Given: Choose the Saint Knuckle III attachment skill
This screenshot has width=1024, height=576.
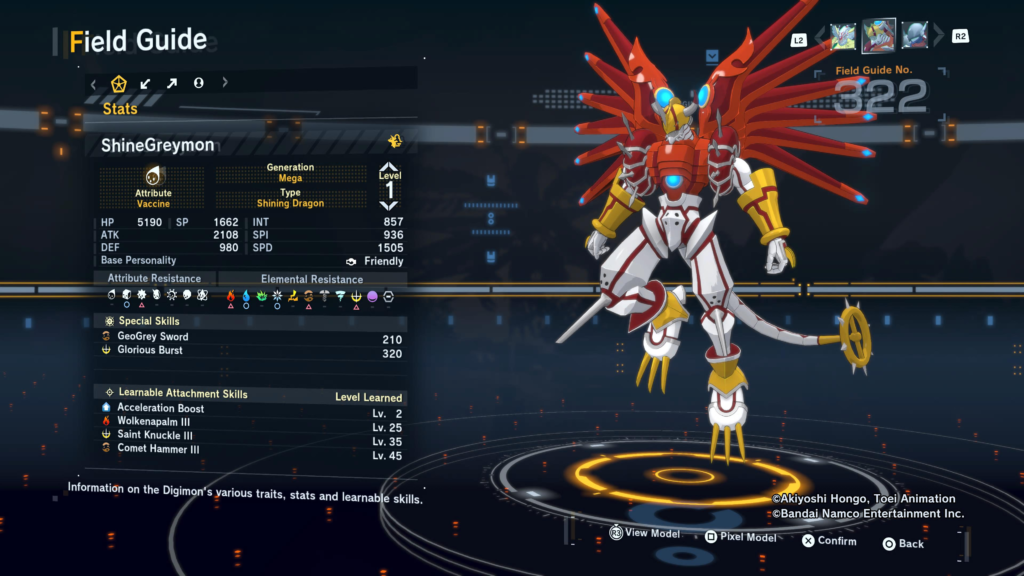Looking at the screenshot, I should pos(155,436).
